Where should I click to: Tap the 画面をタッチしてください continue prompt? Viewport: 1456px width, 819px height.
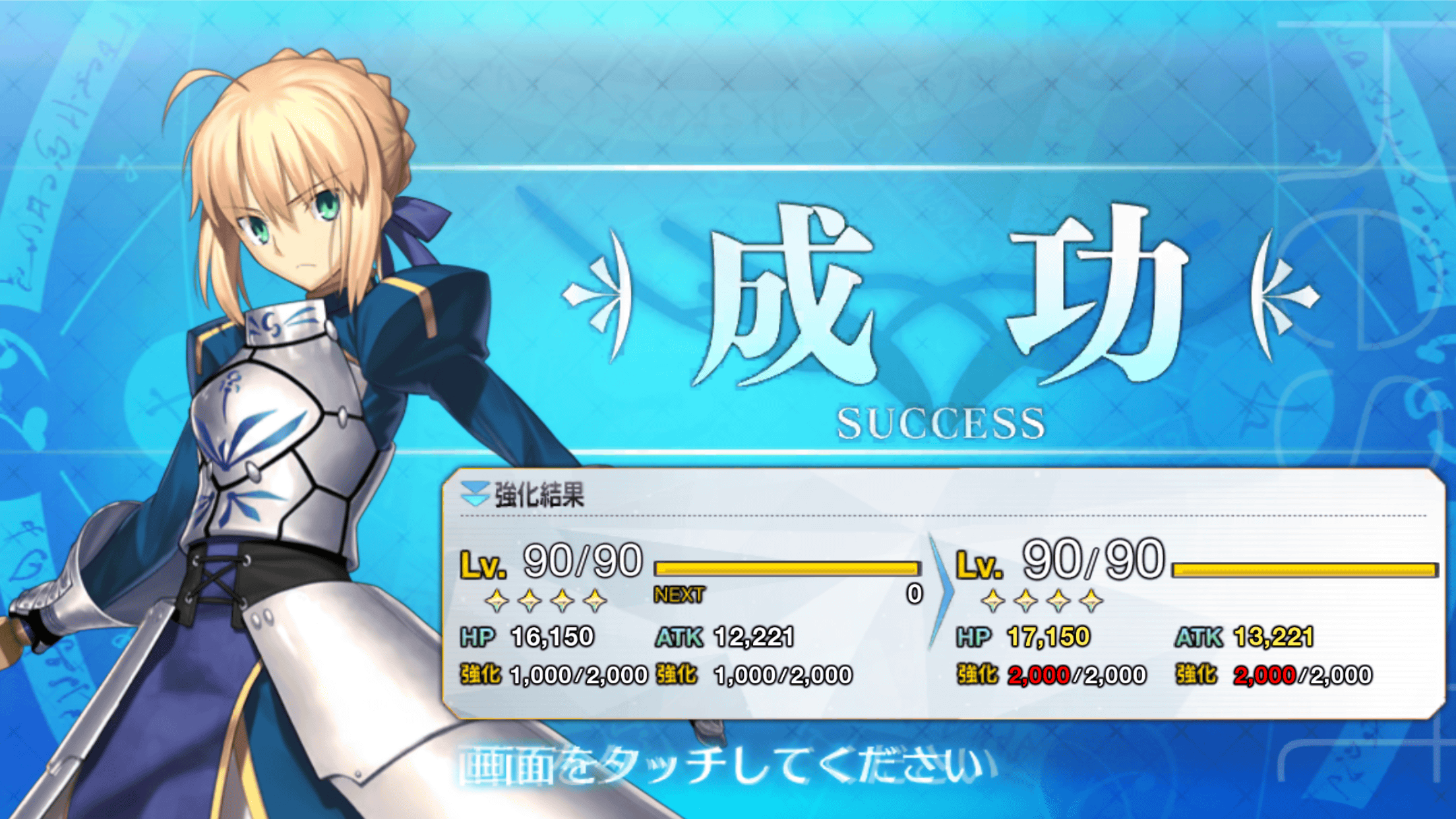pyautogui.click(x=727, y=767)
